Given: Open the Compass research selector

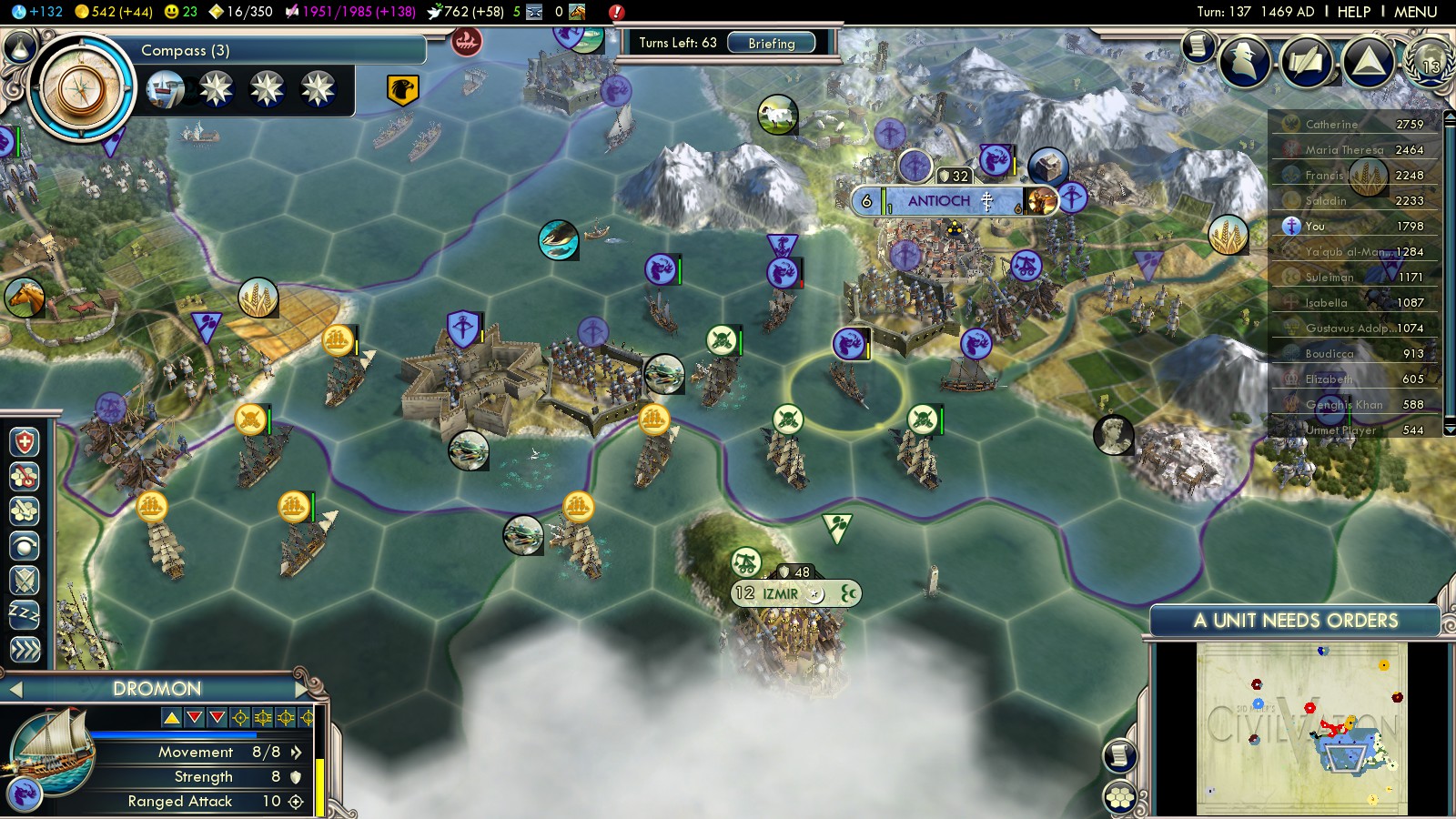Looking at the screenshot, I should [x=82, y=88].
